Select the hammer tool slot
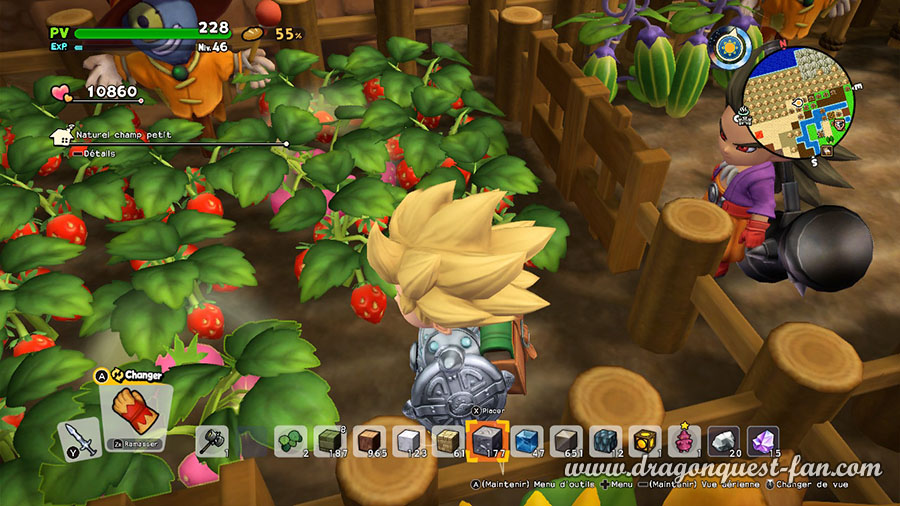 [211, 441]
